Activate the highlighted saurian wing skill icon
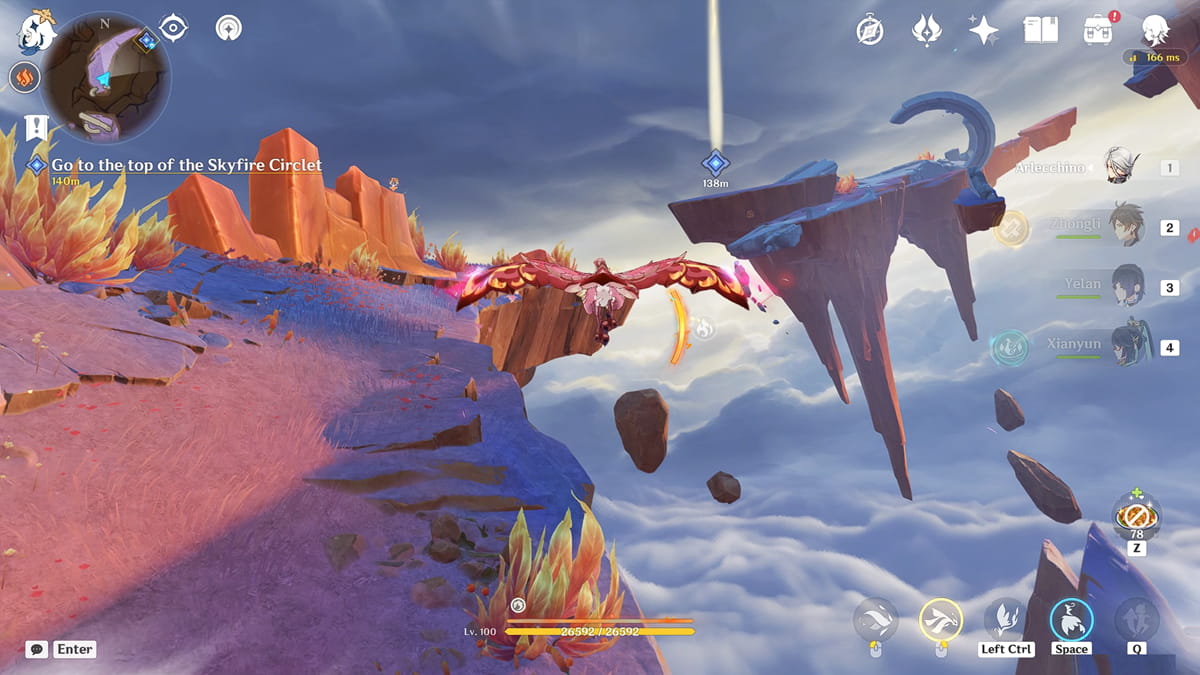Image resolution: width=1200 pixels, height=675 pixels. [x=940, y=620]
